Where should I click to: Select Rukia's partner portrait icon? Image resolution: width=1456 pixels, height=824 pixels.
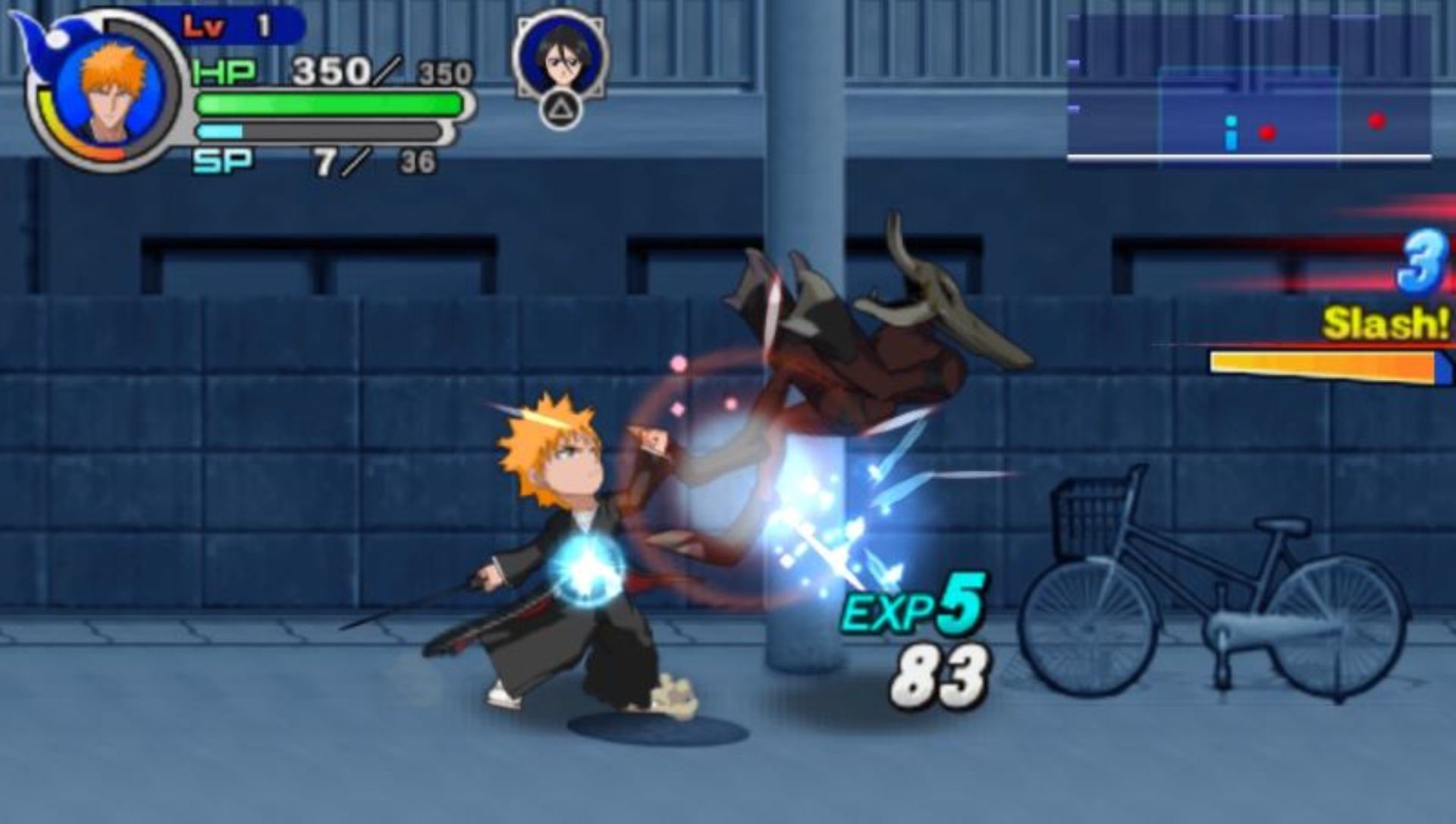click(x=560, y=55)
